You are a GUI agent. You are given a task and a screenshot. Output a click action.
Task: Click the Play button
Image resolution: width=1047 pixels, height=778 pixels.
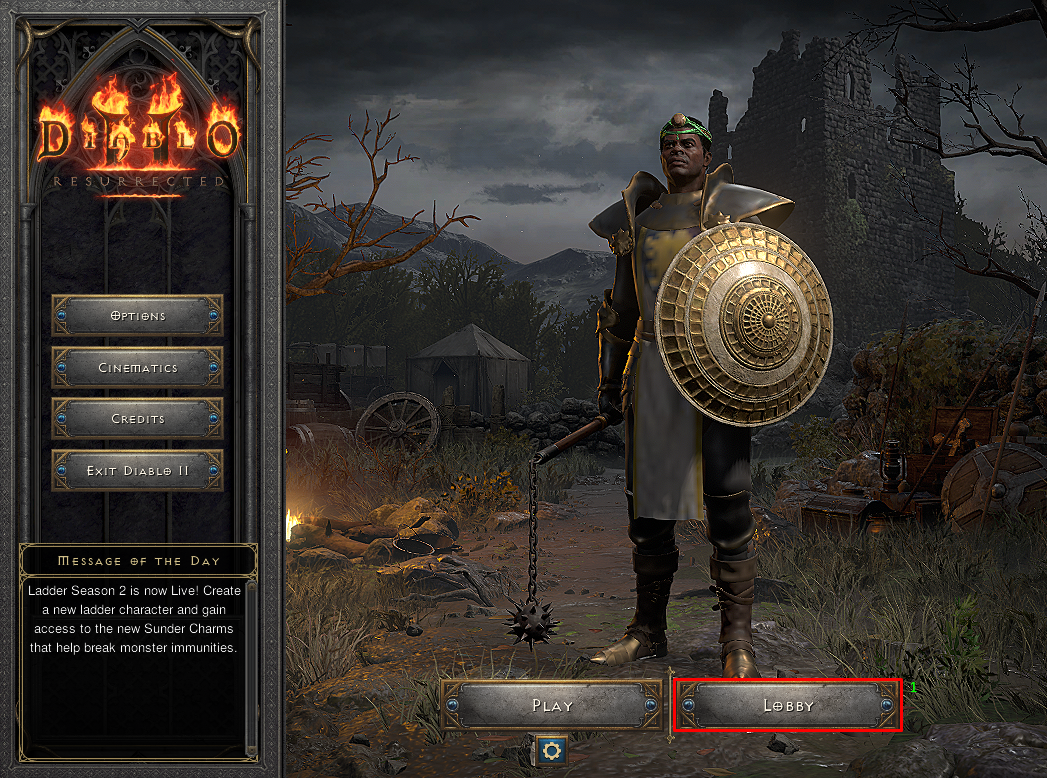click(x=553, y=706)
